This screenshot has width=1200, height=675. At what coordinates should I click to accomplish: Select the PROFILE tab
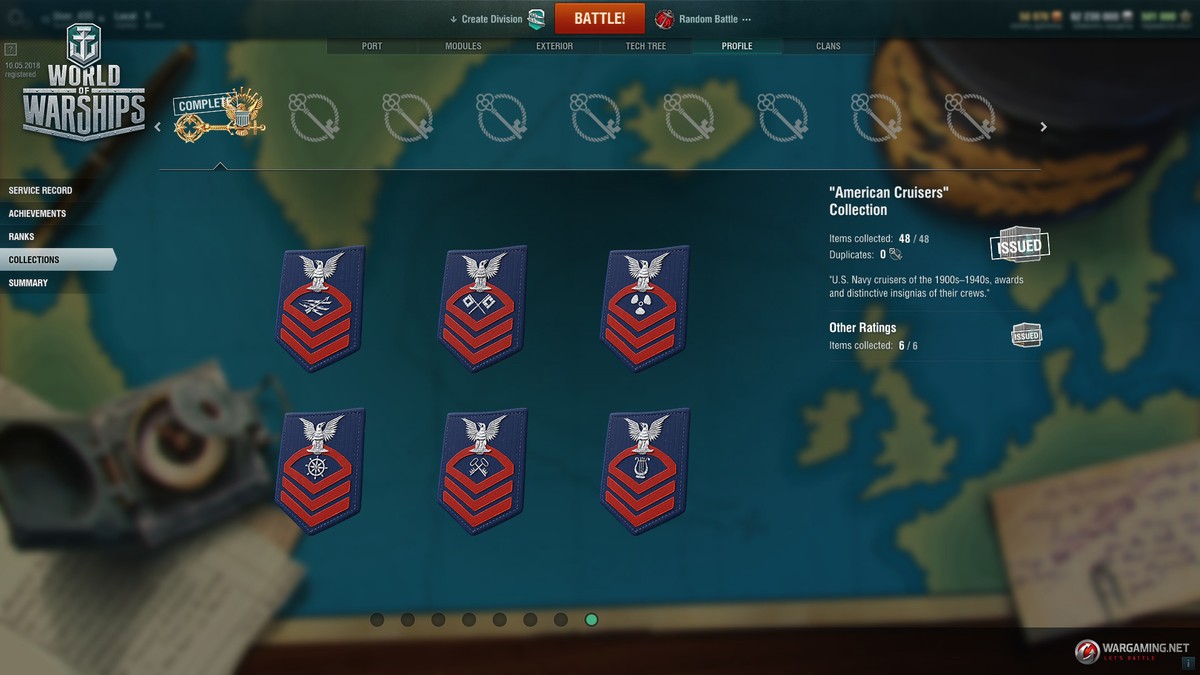click(x=737, y=46)
